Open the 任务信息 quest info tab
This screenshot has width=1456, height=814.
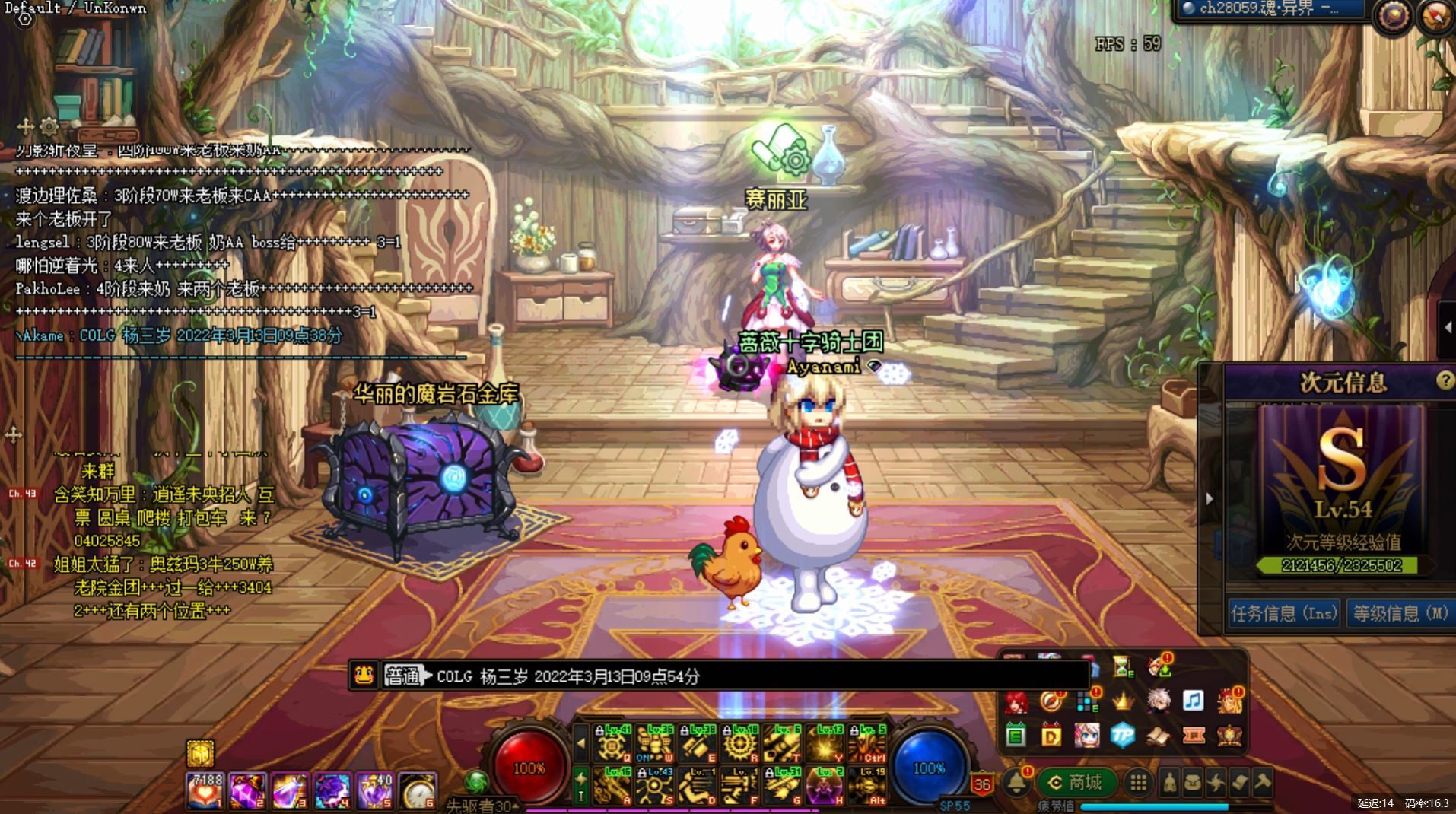coord(1283,613)
